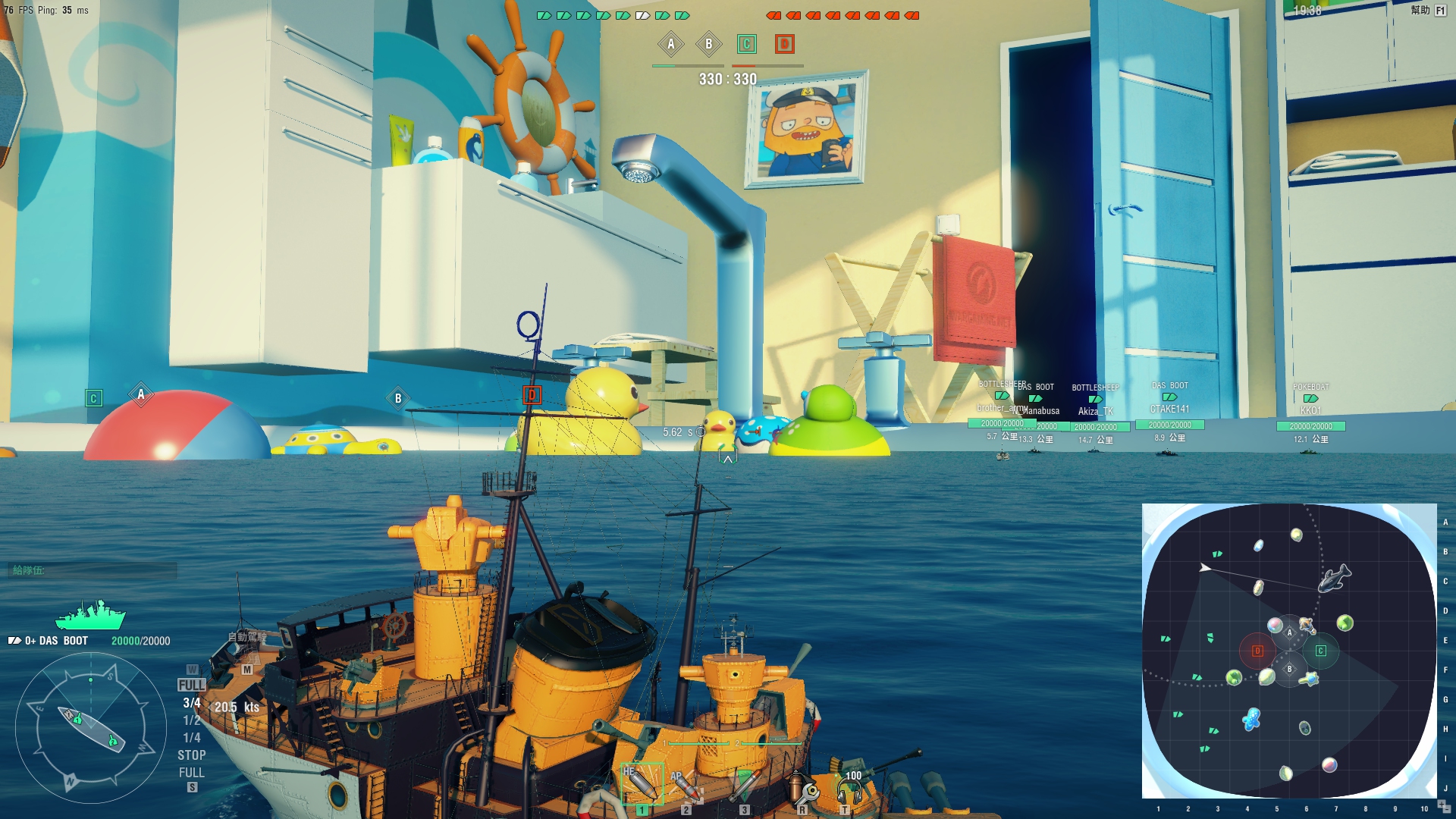The height and width of the screenshot is (819, 1456).
Task: Open help via the F1 button
Action: coord(1440,11)
